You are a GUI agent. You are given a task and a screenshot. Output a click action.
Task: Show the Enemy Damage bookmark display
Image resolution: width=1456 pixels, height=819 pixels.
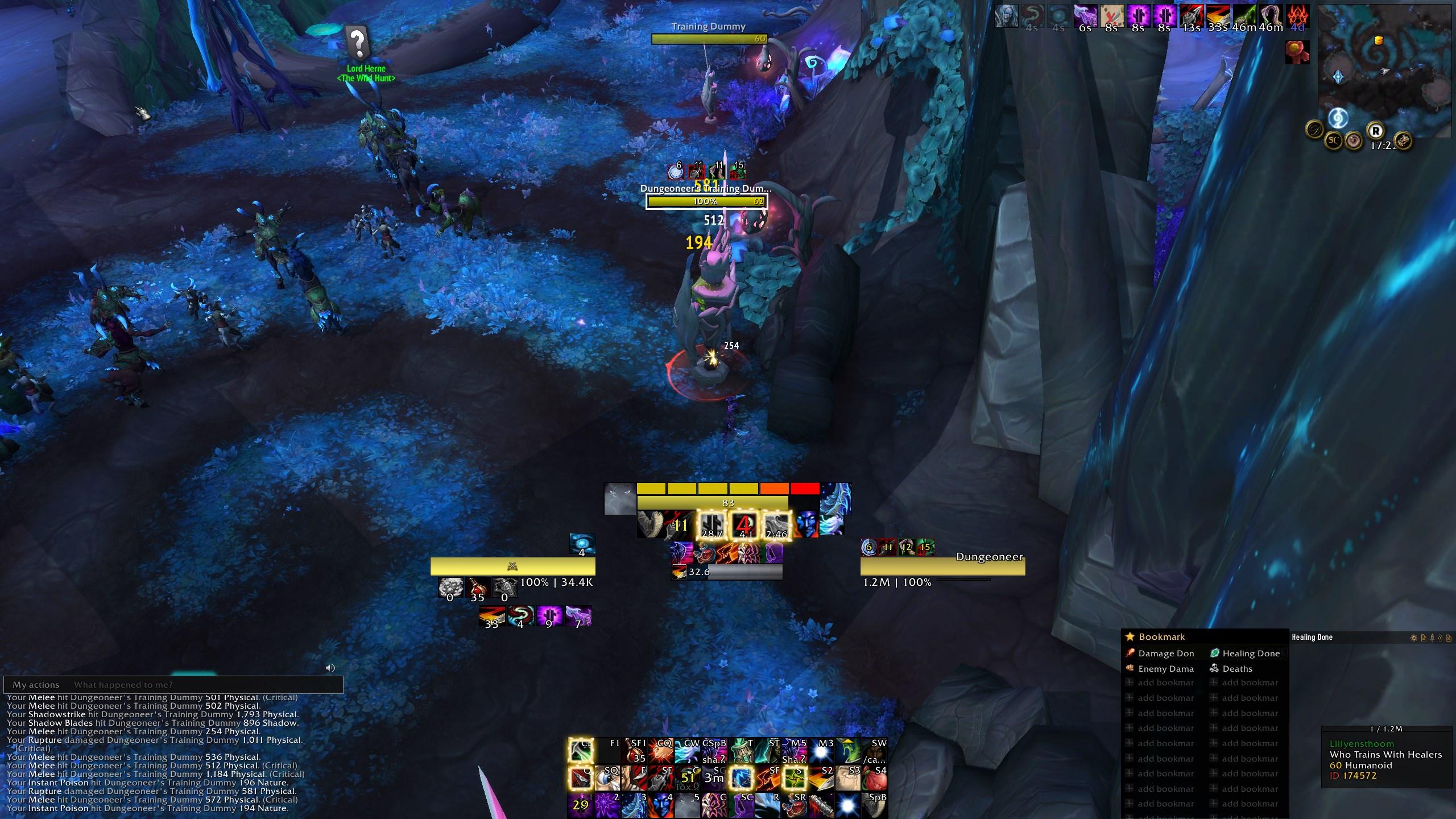1165,669
